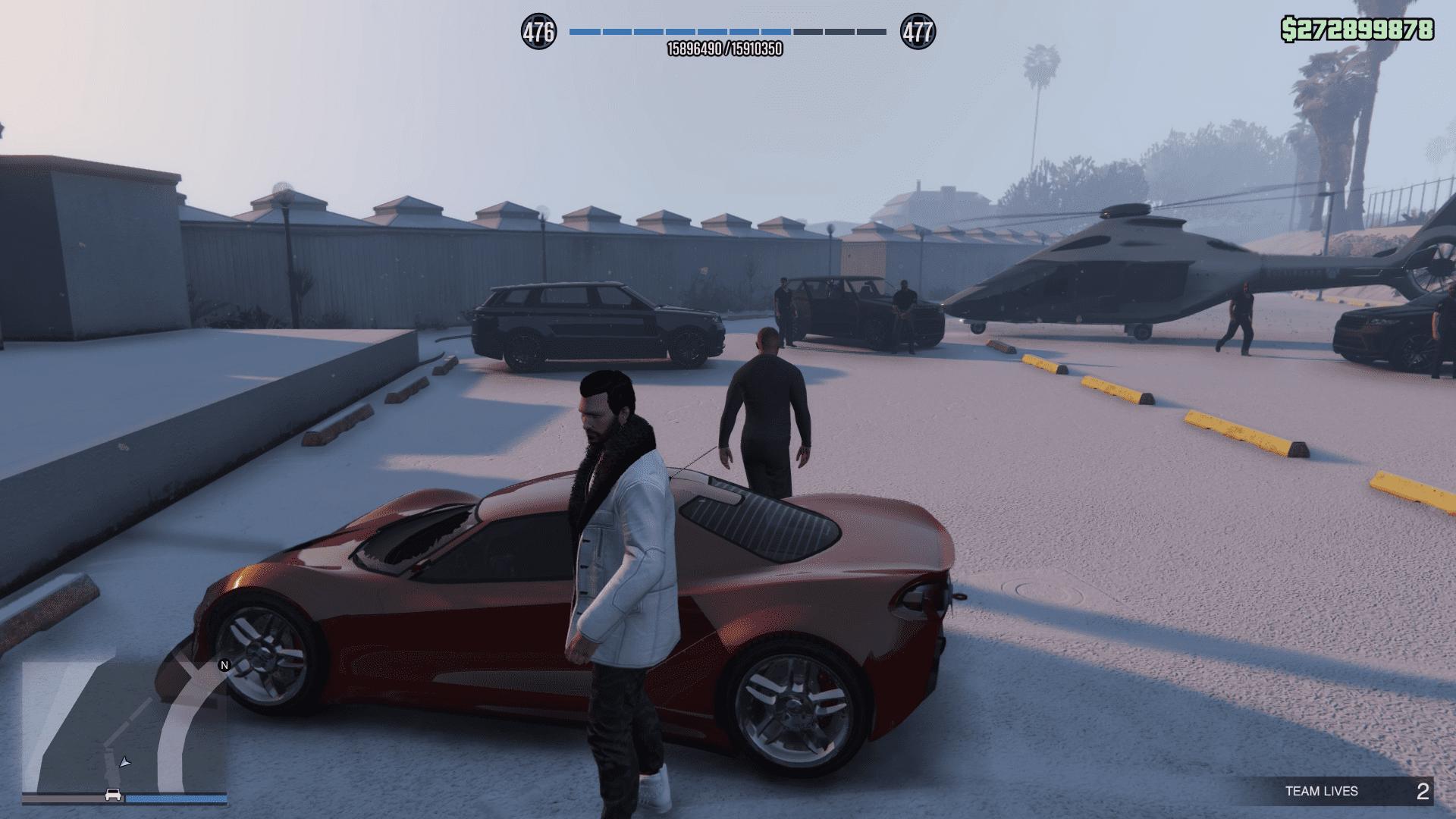The height and width of the screenshot is (819, 1456).
Task: Select the north N marker on minimap
Action: [224, 666]
